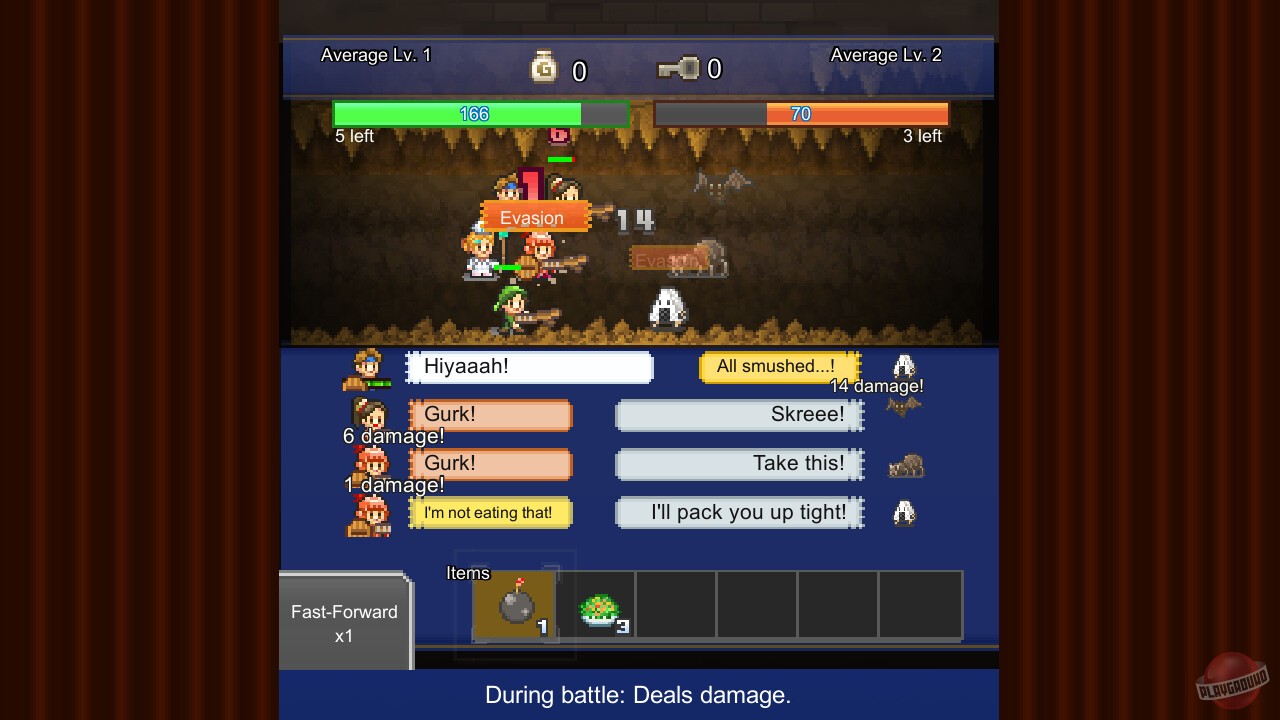Screen dimensions: 1280x720
Task: Select the ghost enemy icon by the pack-up bubble
Action: tap(903, 513)
